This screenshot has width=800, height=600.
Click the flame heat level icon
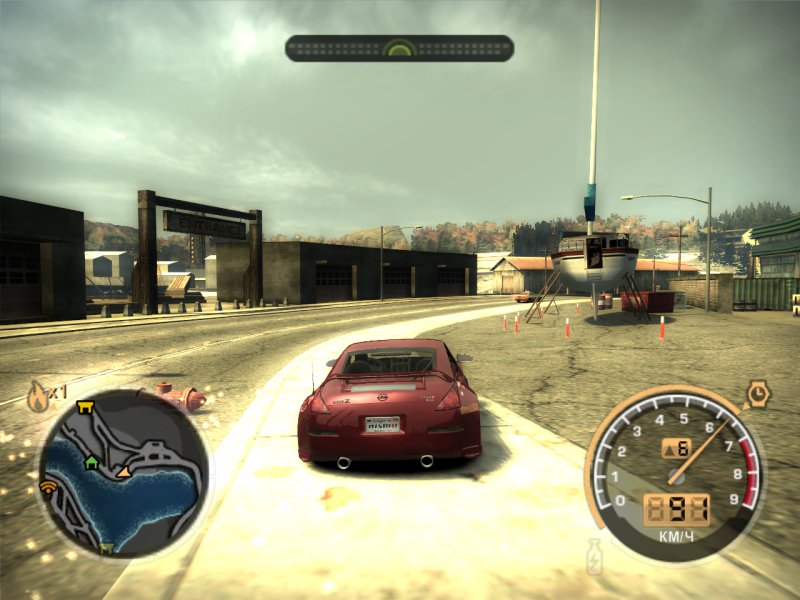pyautogui.click(x=39, y=396)
